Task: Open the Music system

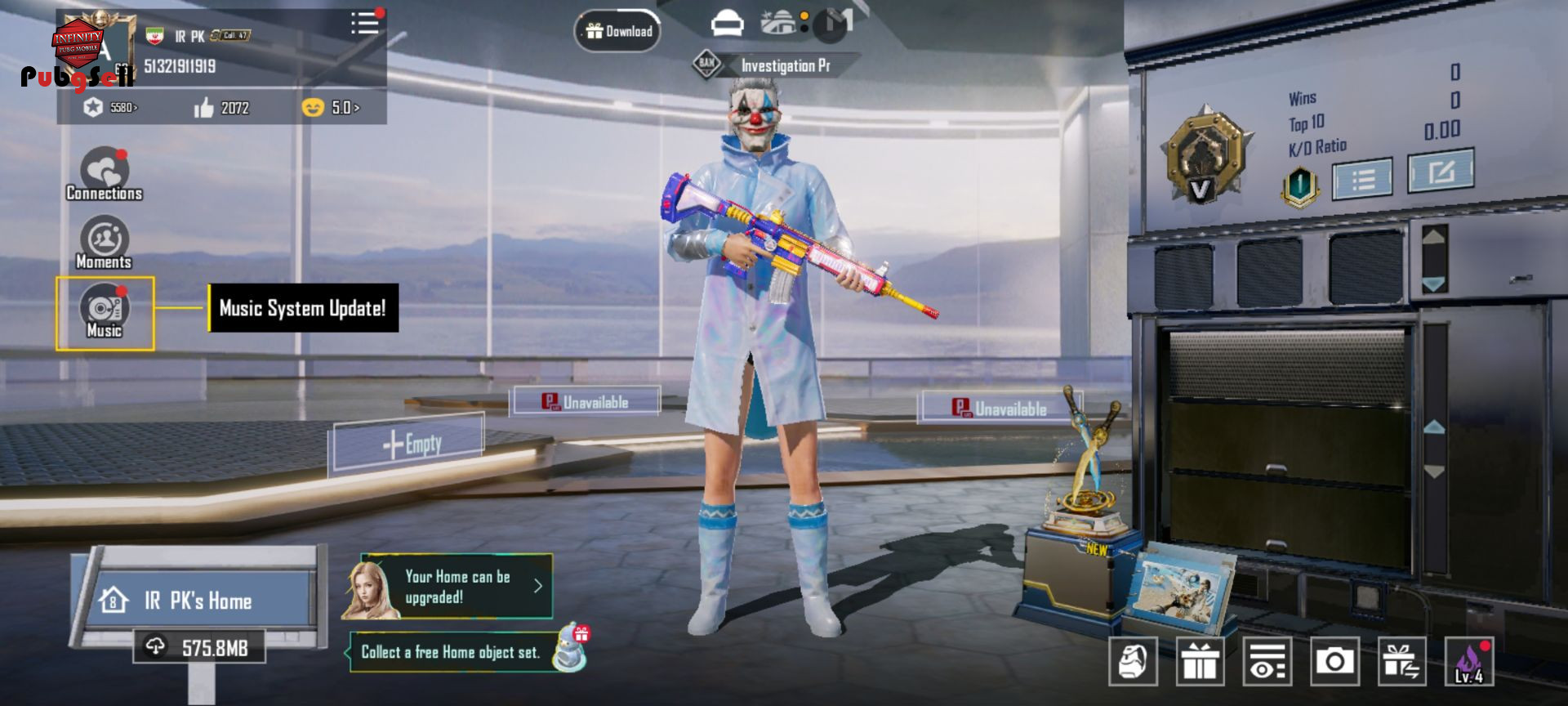Action: point(105,311)
